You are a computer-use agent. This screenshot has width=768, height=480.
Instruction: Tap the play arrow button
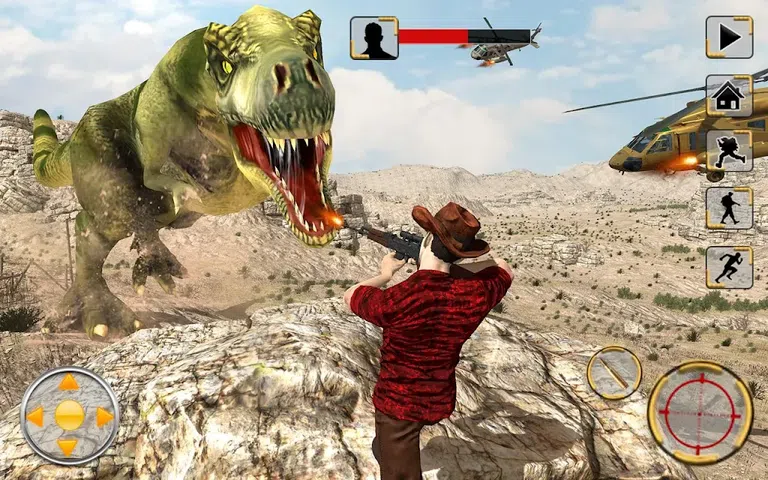(x=729, y=37)
